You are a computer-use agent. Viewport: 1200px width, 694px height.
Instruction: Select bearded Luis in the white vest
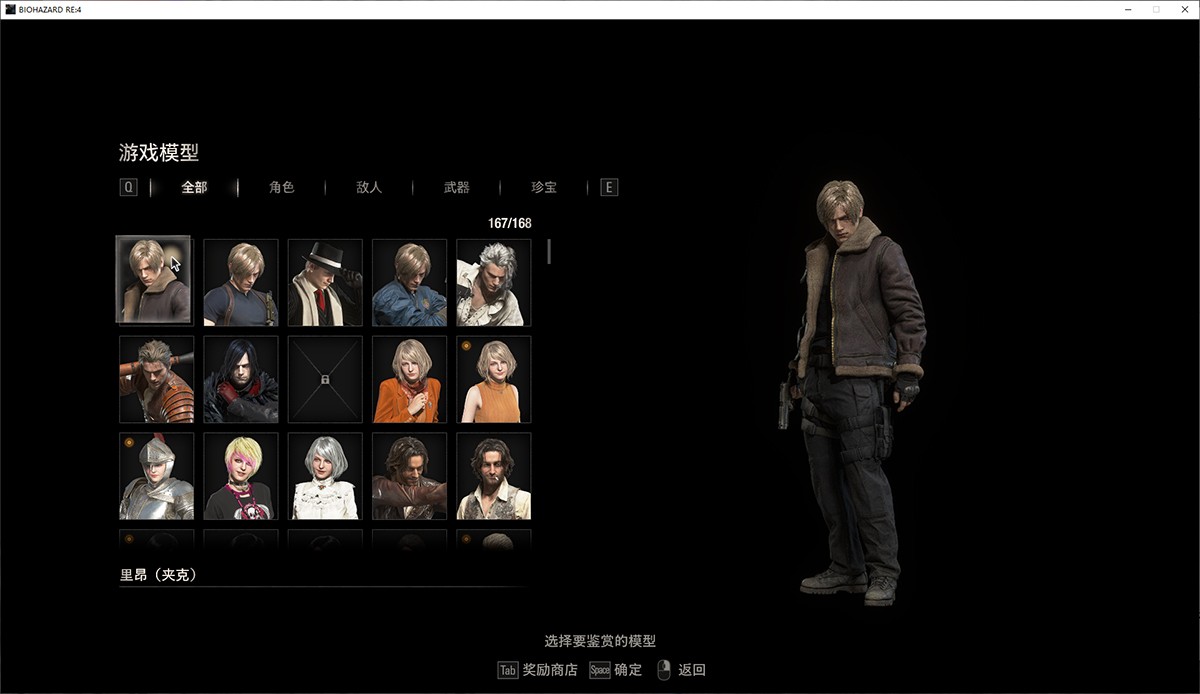coord(493,476)
